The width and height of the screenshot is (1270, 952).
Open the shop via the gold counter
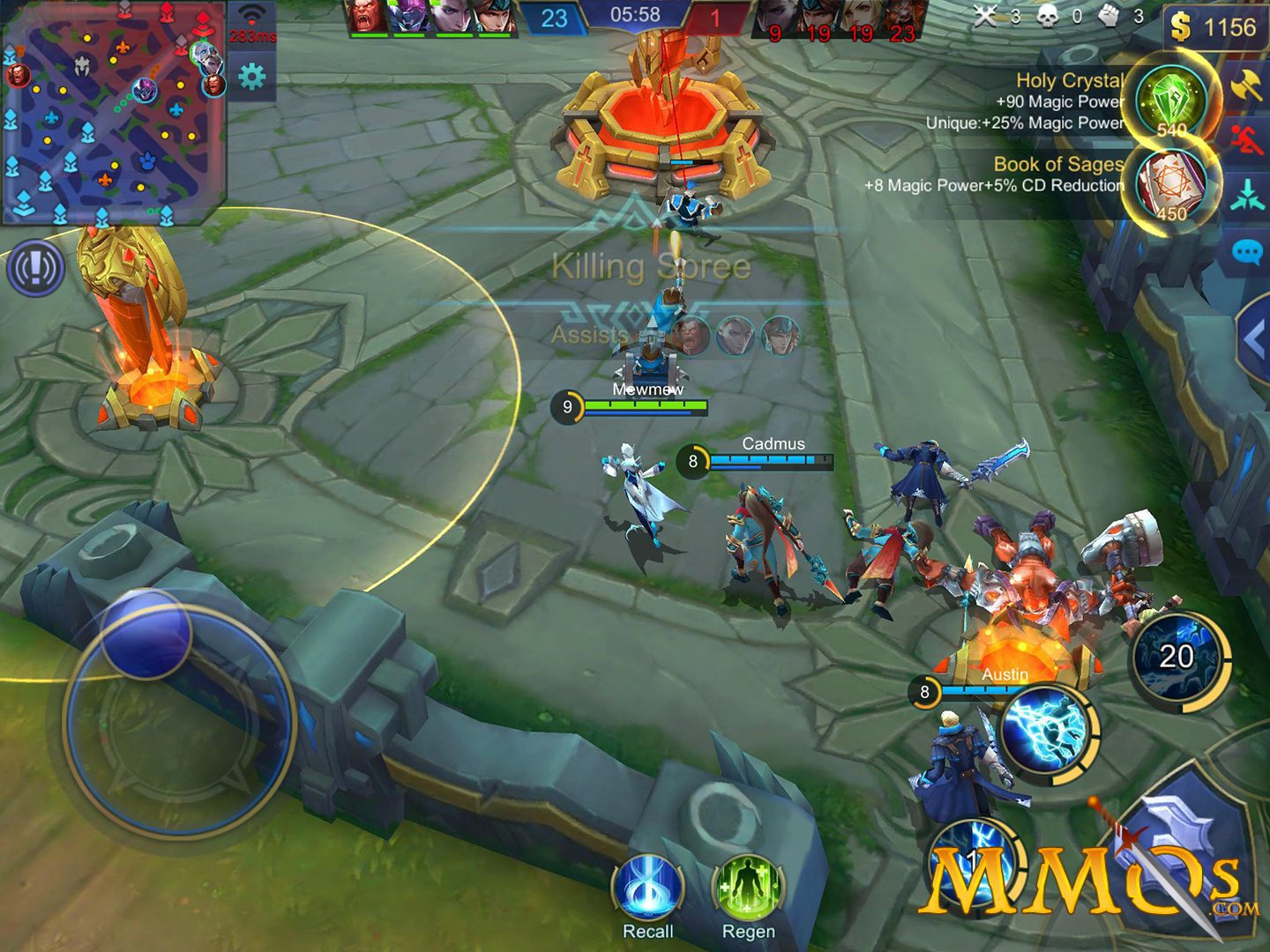point(1214,28)
